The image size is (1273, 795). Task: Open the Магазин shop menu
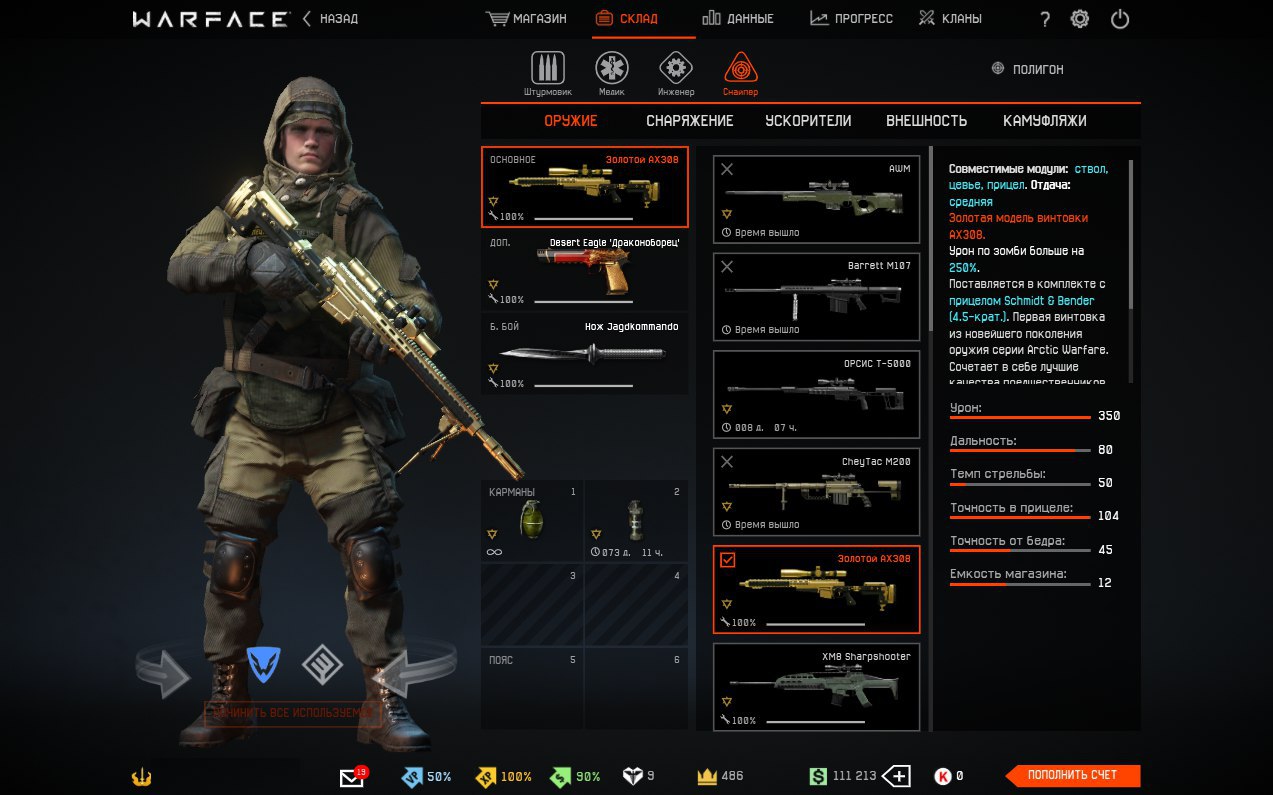(526, 19)
